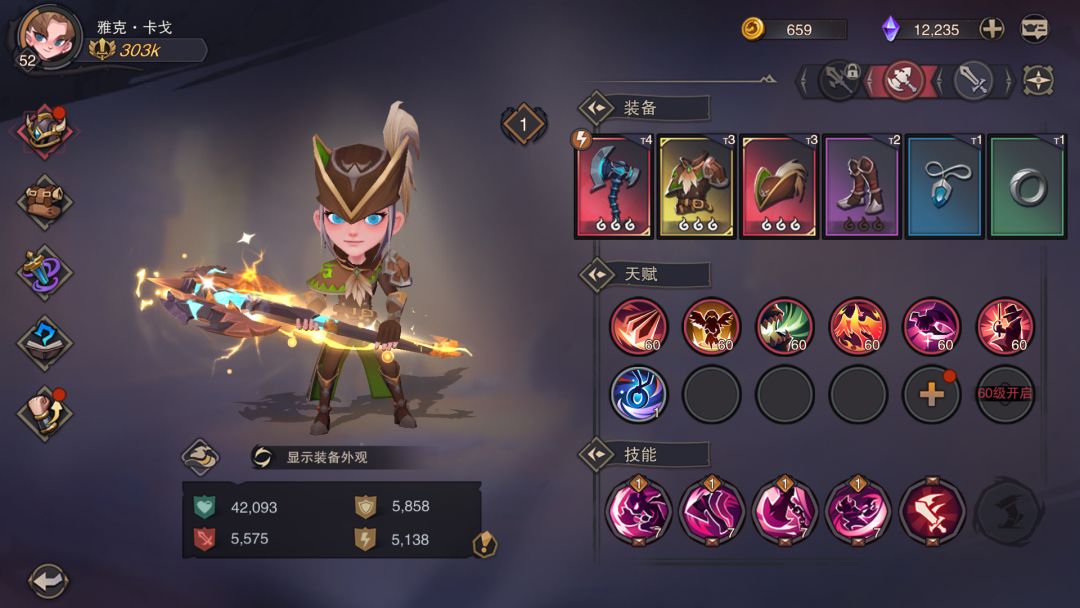Image resolution: width=1080 pixels, height=608 pixels.
Task: Open the fist upgrade tab
Action: point(45,413)
